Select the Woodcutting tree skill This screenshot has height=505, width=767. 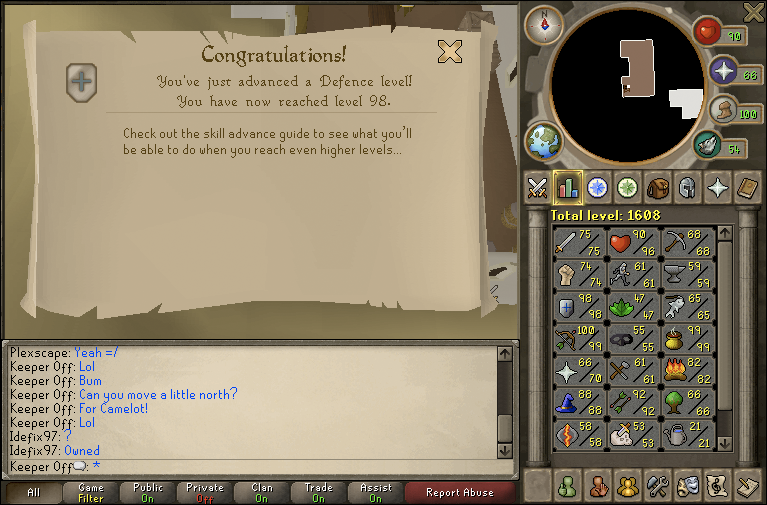coord(687,404)
